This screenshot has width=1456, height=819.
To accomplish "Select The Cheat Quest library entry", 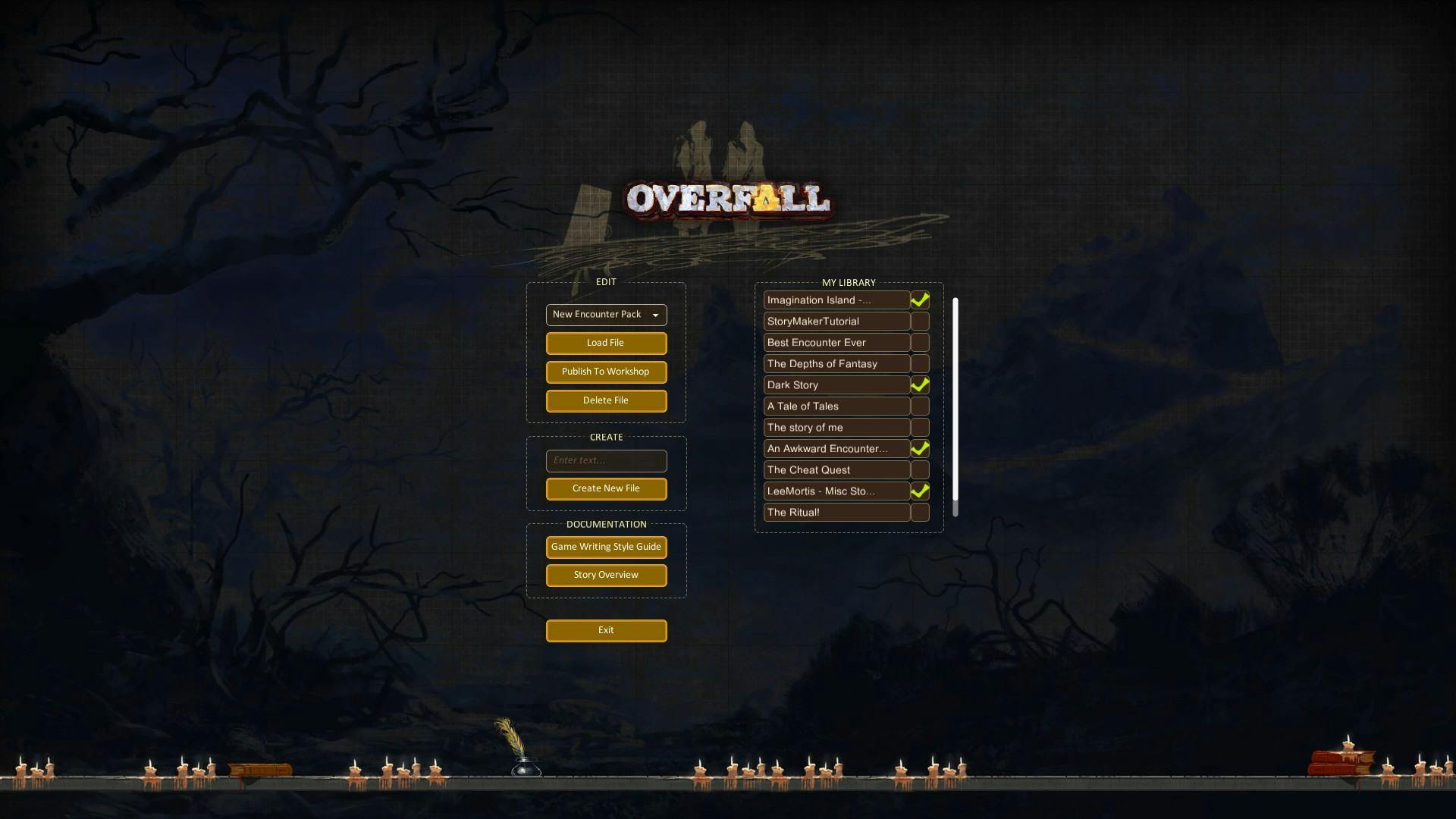I will [x=834, y=469].
